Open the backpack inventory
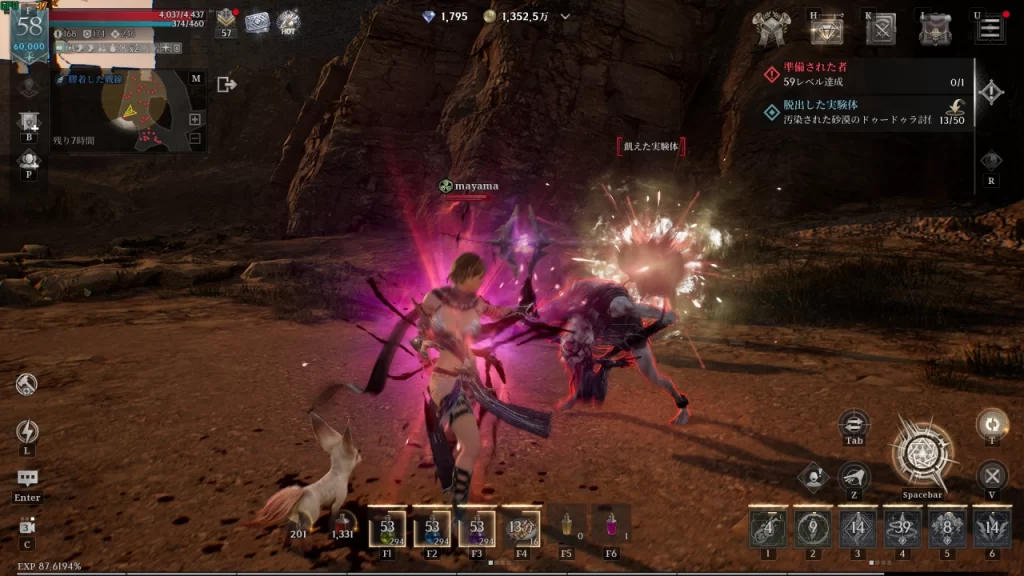Image resolution: width=1024 pixels, height=576 pixels. (936, 30)
